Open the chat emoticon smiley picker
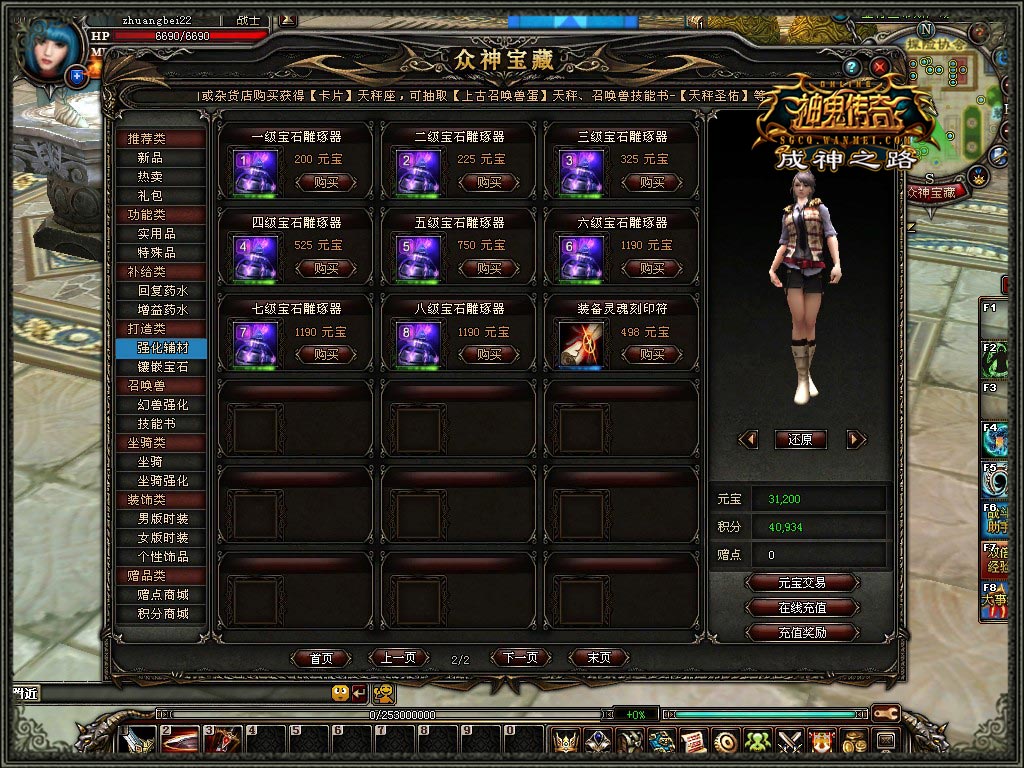This screenshot has height=768, width=1024. tap(340, 692)
